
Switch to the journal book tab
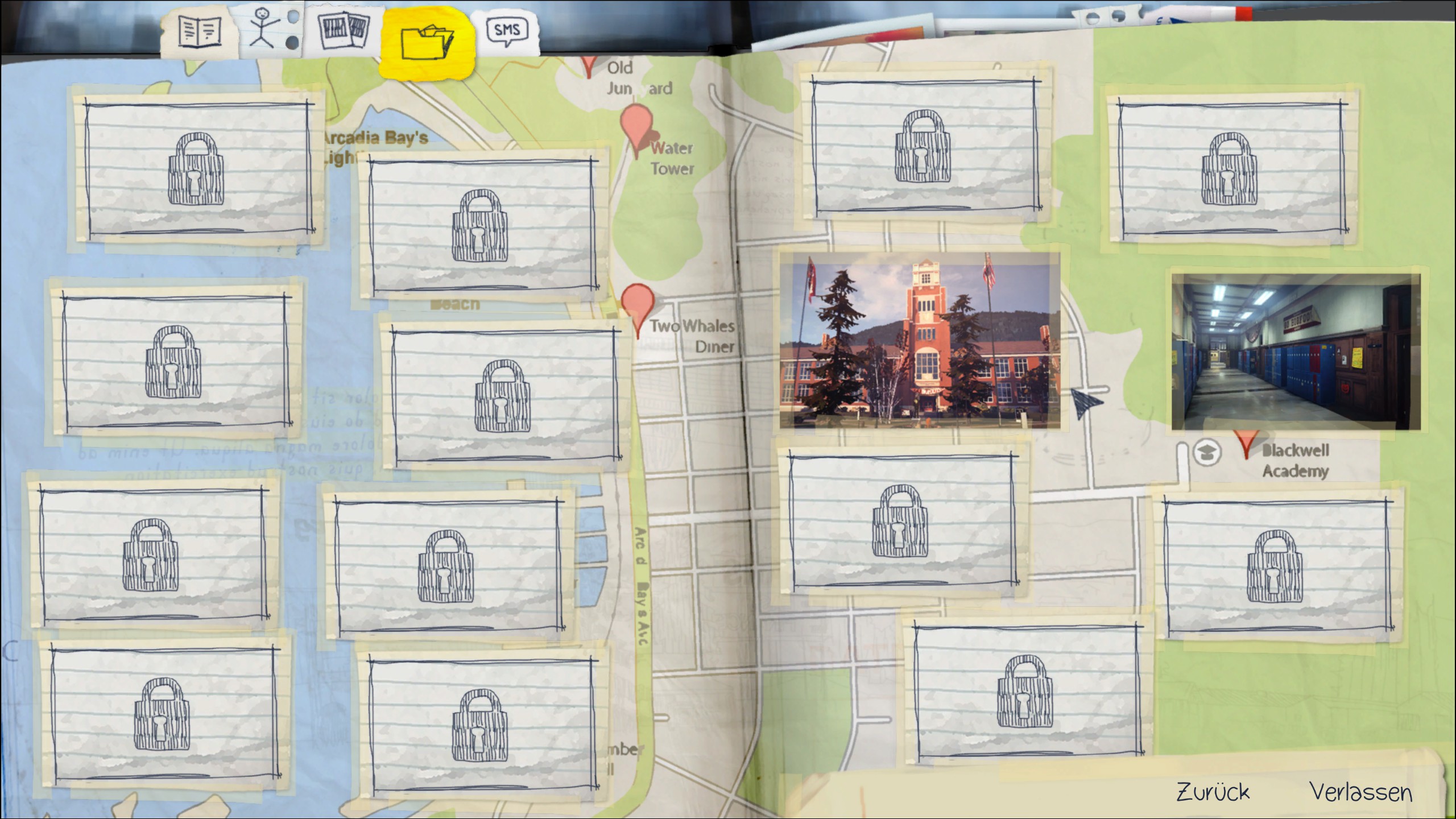(x=200, y=31)
